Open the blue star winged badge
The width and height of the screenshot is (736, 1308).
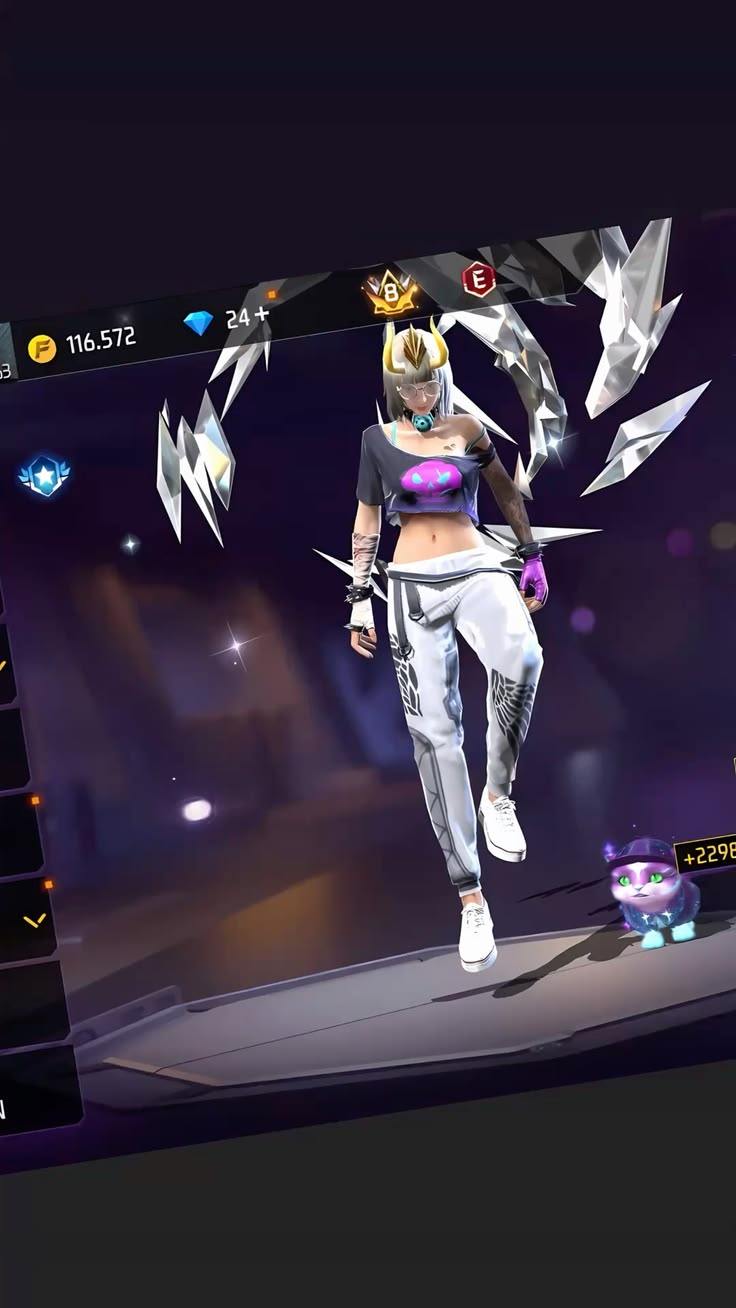(43, 476)
